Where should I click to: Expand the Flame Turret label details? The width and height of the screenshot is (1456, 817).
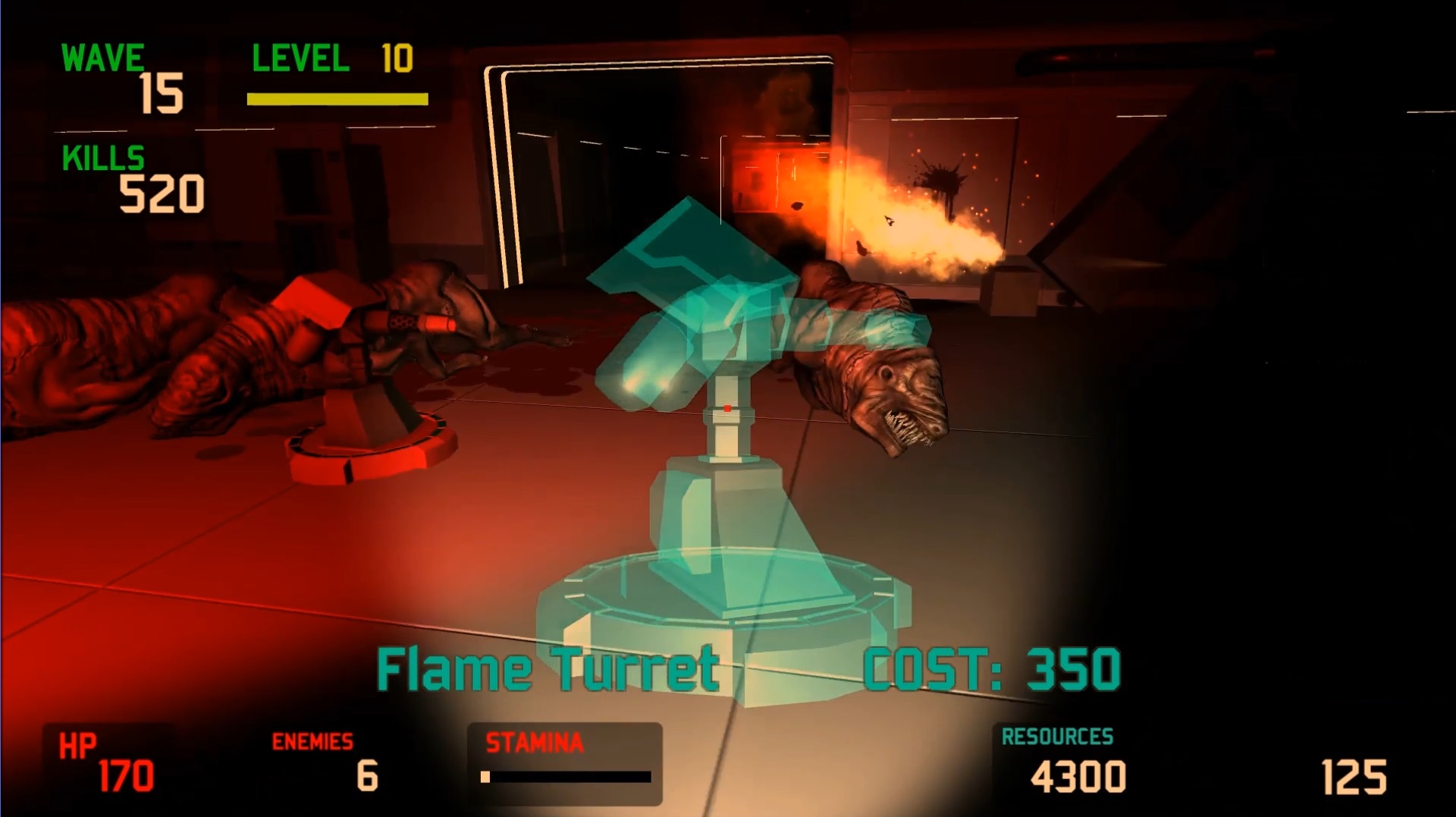coord(550,668)
